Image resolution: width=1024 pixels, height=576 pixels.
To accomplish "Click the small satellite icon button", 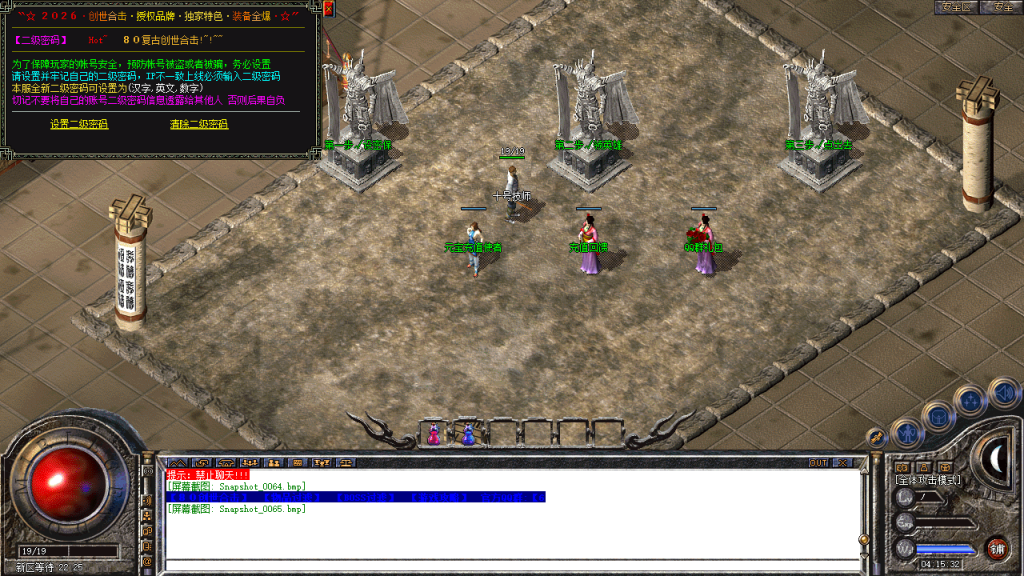I will click(x=875, y=437).
